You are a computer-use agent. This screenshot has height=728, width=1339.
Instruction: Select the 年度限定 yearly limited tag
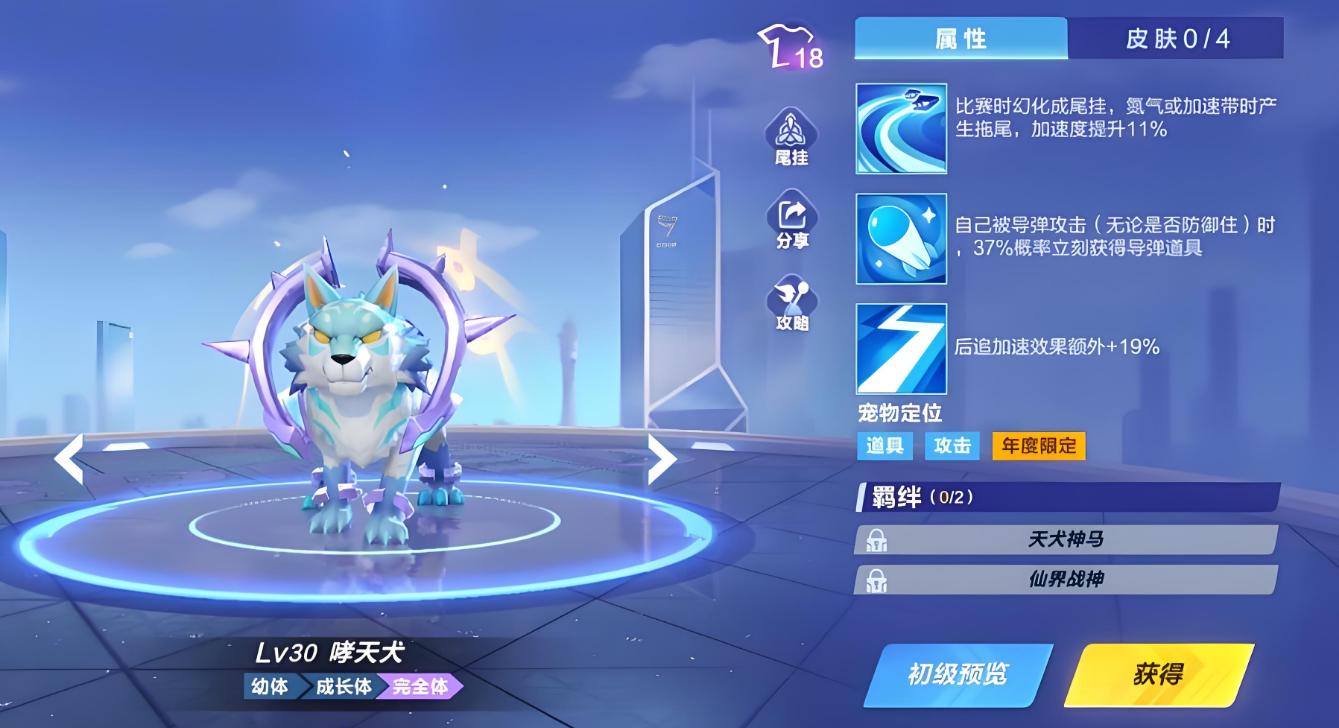1038,446
